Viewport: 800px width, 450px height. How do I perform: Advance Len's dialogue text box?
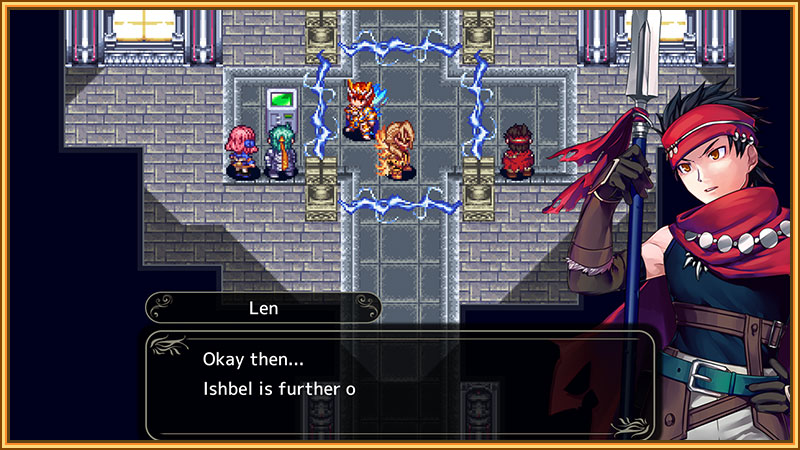pyautogui.click(x=400, y=385)
